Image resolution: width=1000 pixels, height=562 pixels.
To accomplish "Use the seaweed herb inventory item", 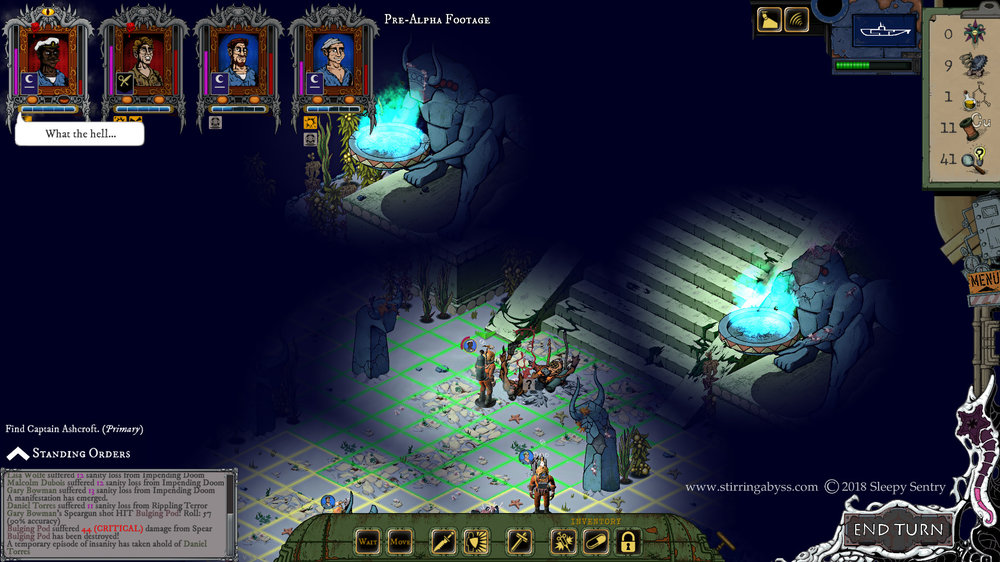I will pos(563,541).
